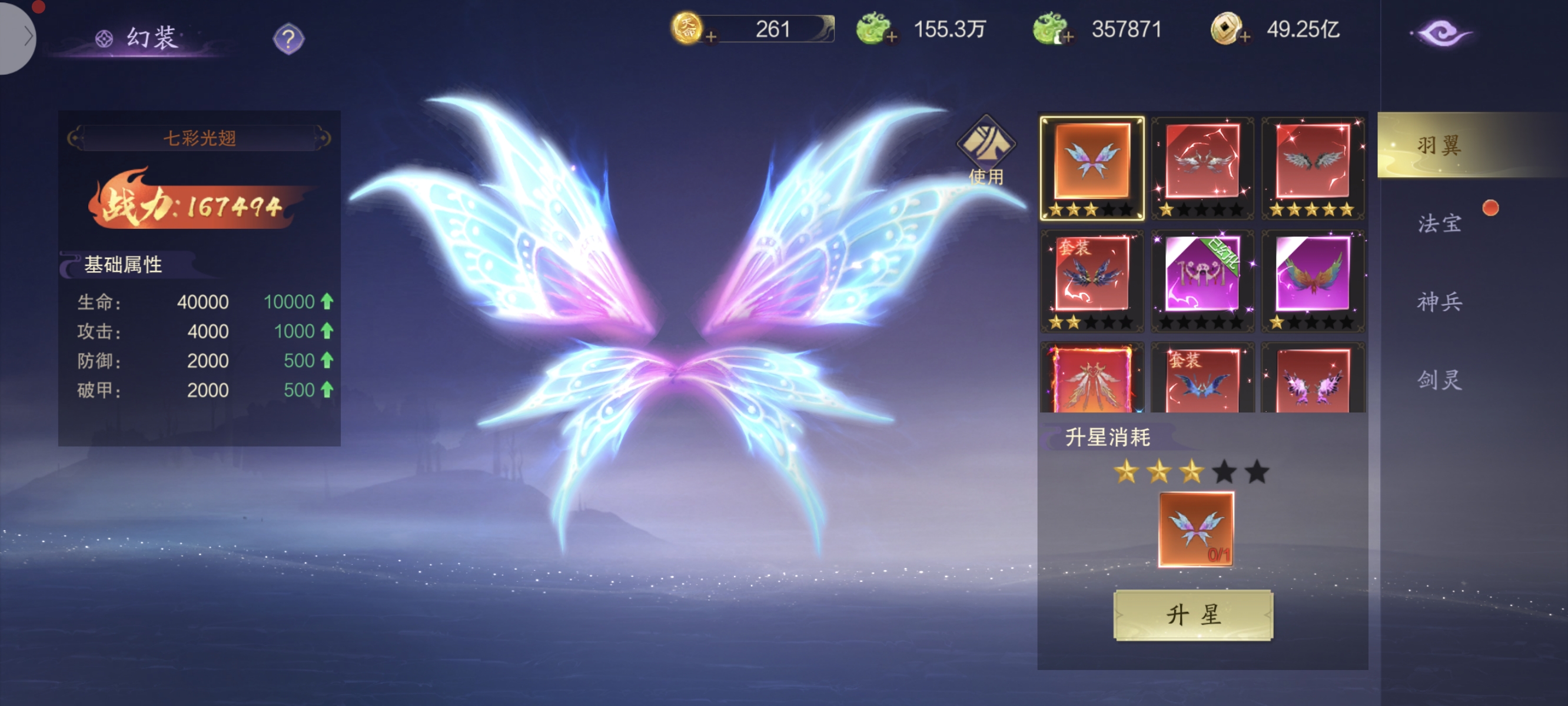The image size is (1568, 706).
Task: Tap the upgrade material wings icon showing 0/1
Action: point(1195,529)
